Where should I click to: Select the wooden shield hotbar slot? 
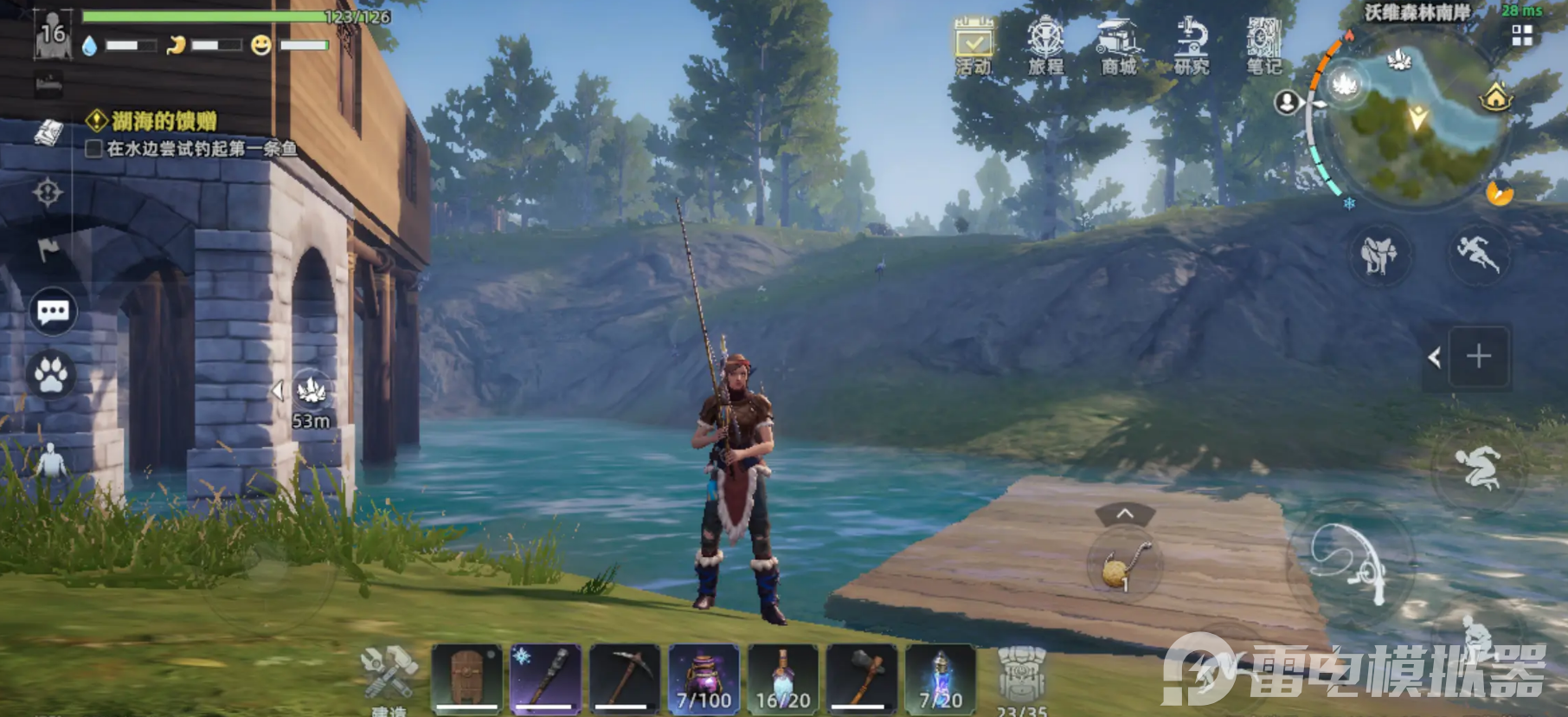pyautogui.click(x=466, y=678)
